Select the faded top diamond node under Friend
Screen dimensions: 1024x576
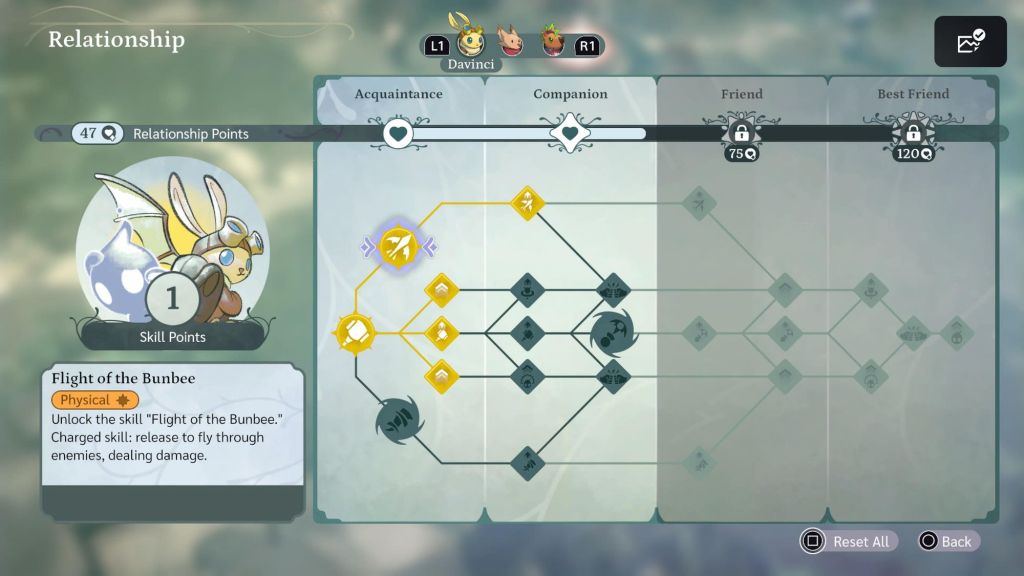tap(698, 203)
